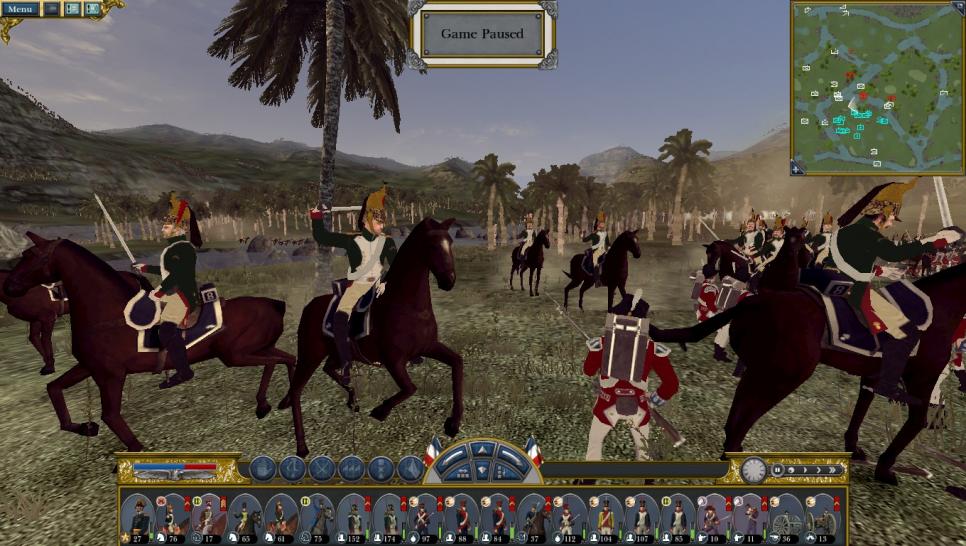Image resolution: width=966 pixels, height=546 pixels.
Task: Select the infantry unit card with 174 men
Action: click(x=389, y=516)
